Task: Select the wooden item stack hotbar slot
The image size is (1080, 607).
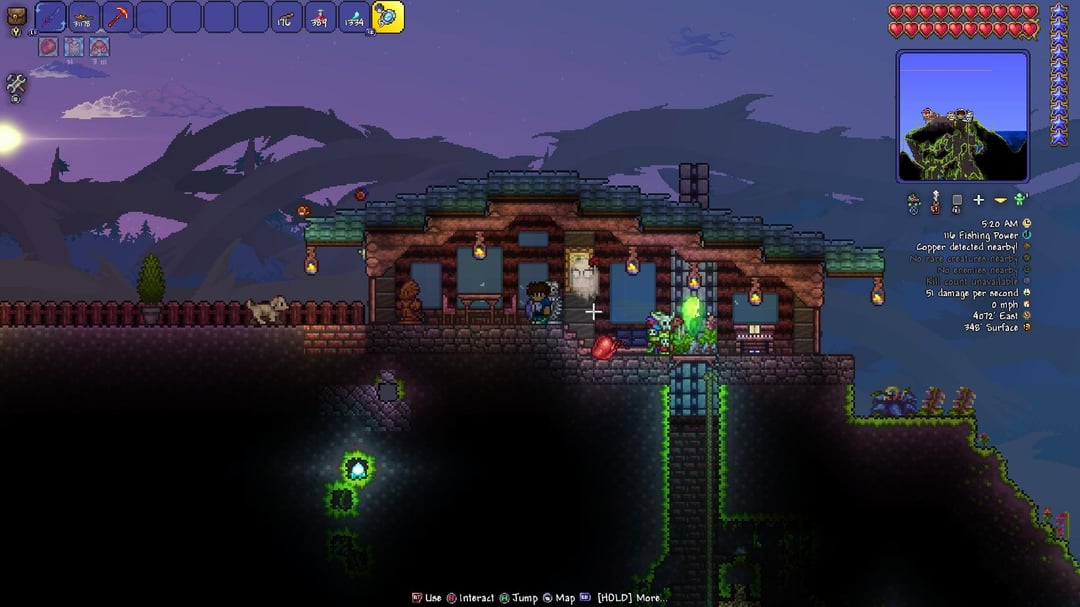Action: (286, 17)
